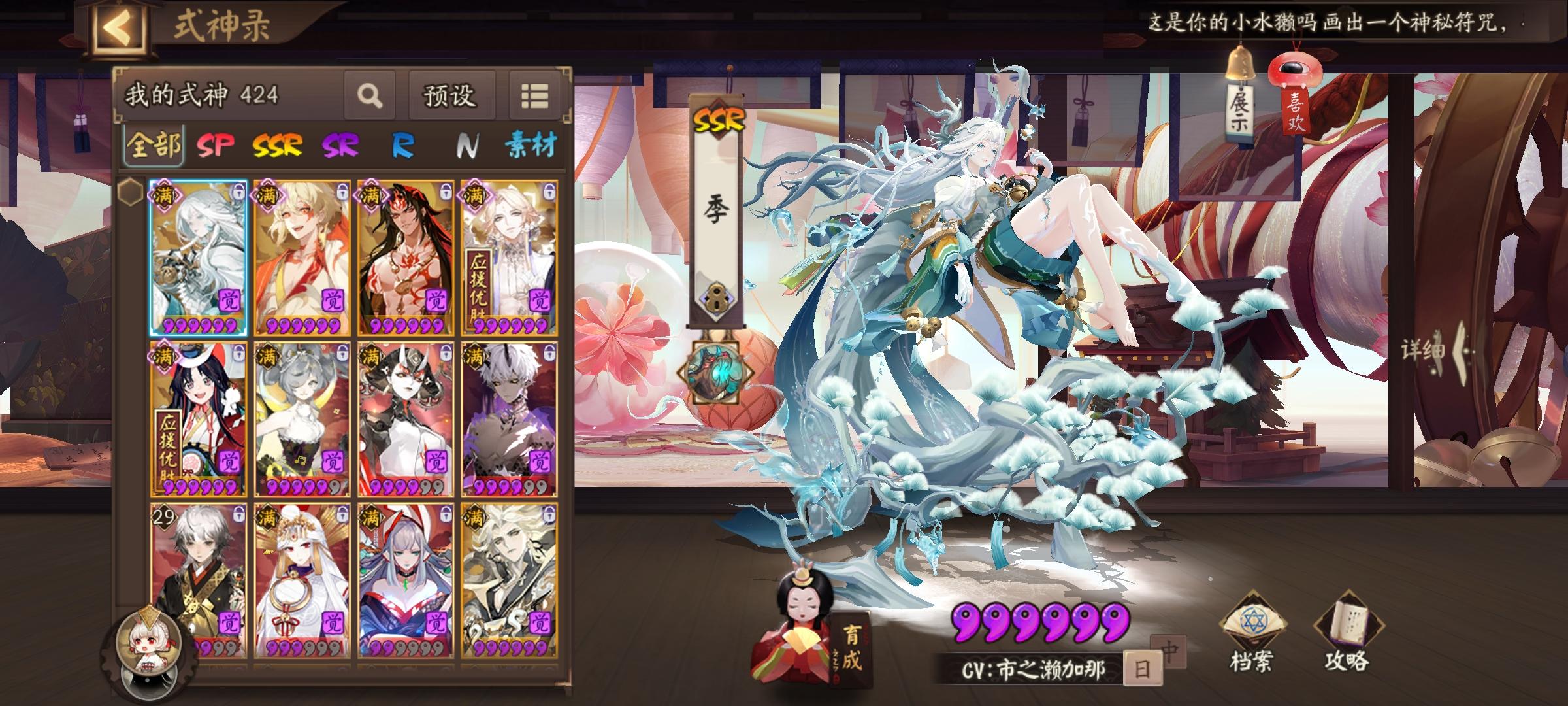This screenshot has height=706, width=1568.
Task: Switch to the SSR filter tab
Action: point(276,146)
